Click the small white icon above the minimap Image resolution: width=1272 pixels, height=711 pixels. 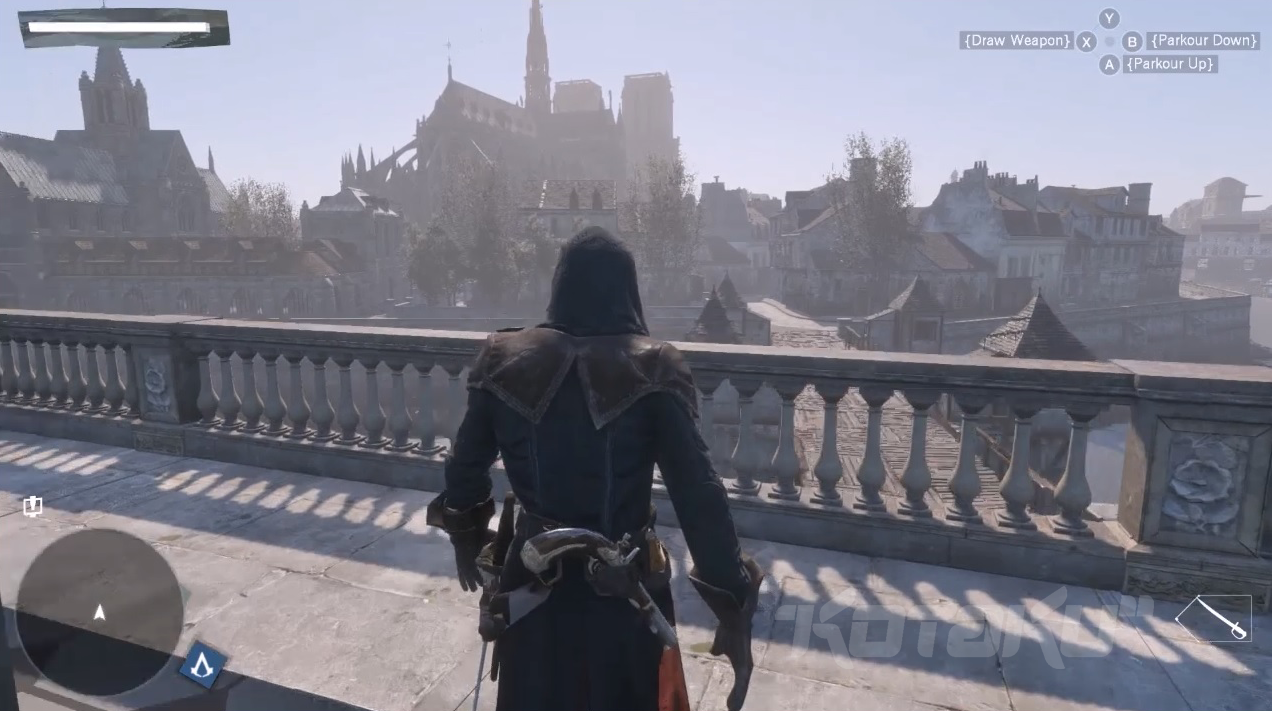33,506
